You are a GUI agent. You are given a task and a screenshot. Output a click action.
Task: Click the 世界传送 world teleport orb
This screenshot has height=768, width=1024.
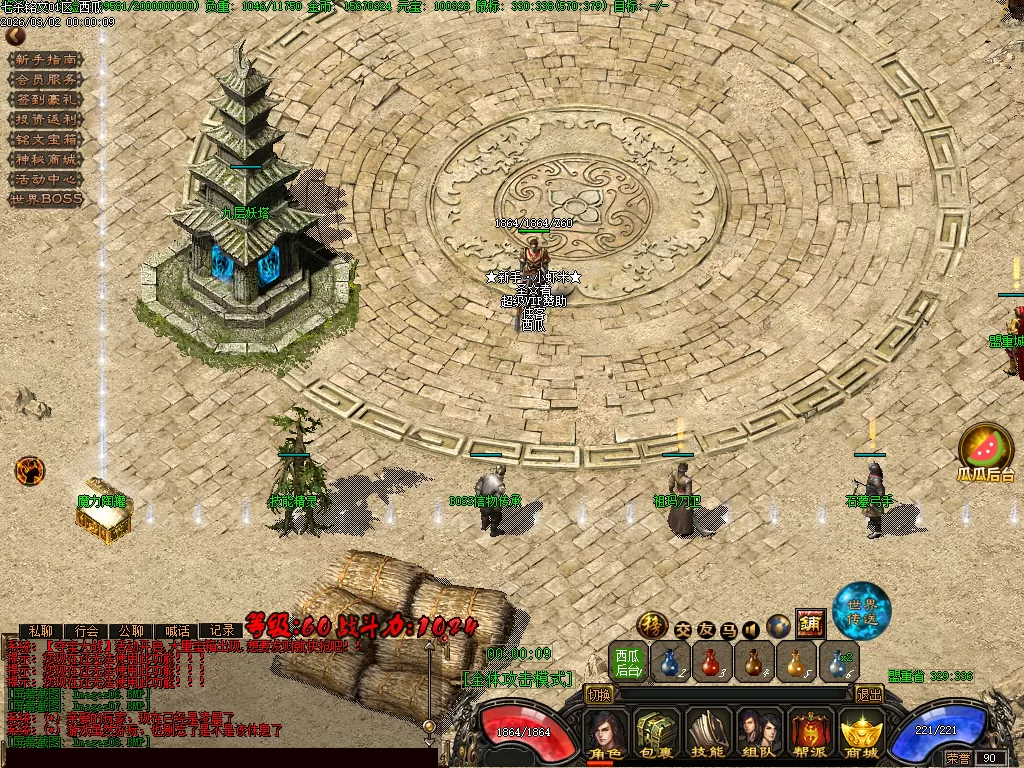coord(862,608)
